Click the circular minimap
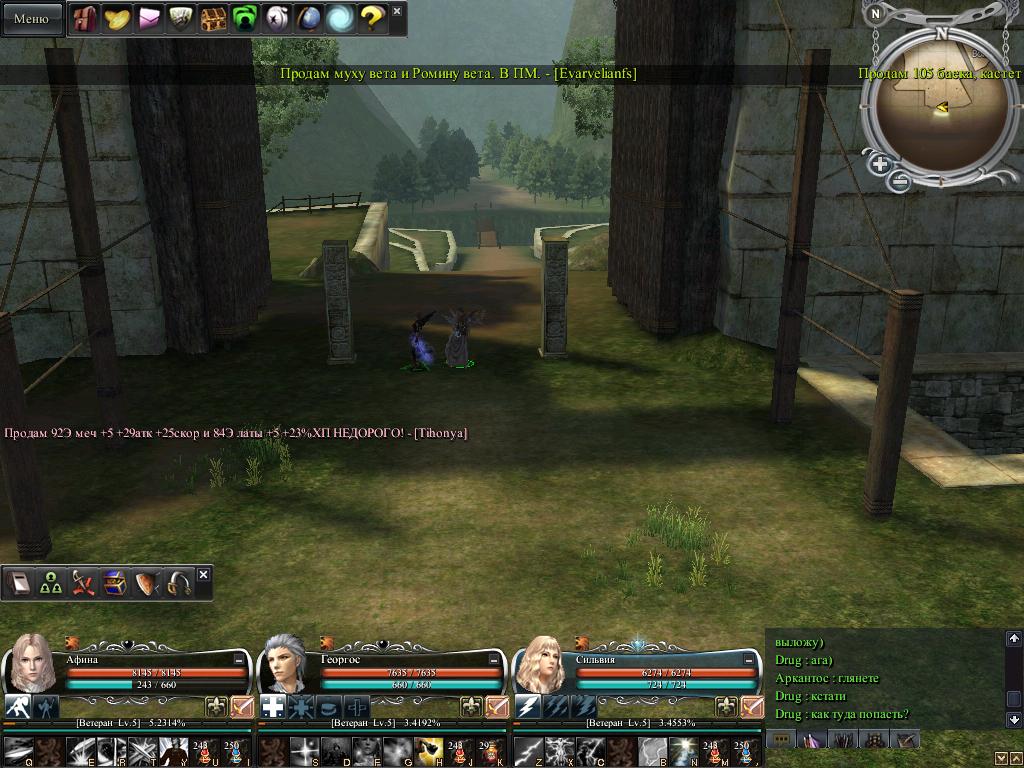 point(938,108)
